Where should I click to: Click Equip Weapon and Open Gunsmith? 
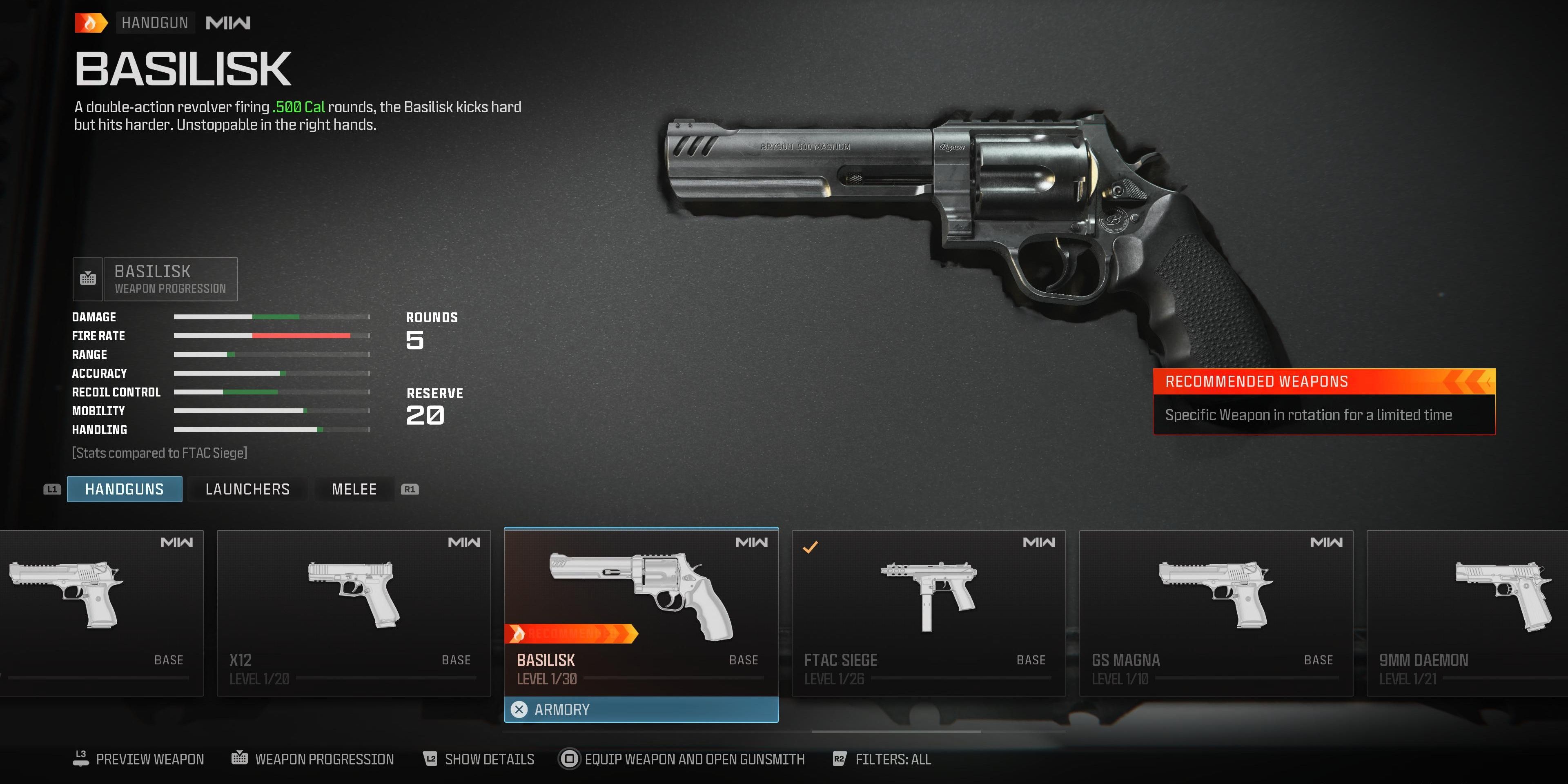point(694,759)
